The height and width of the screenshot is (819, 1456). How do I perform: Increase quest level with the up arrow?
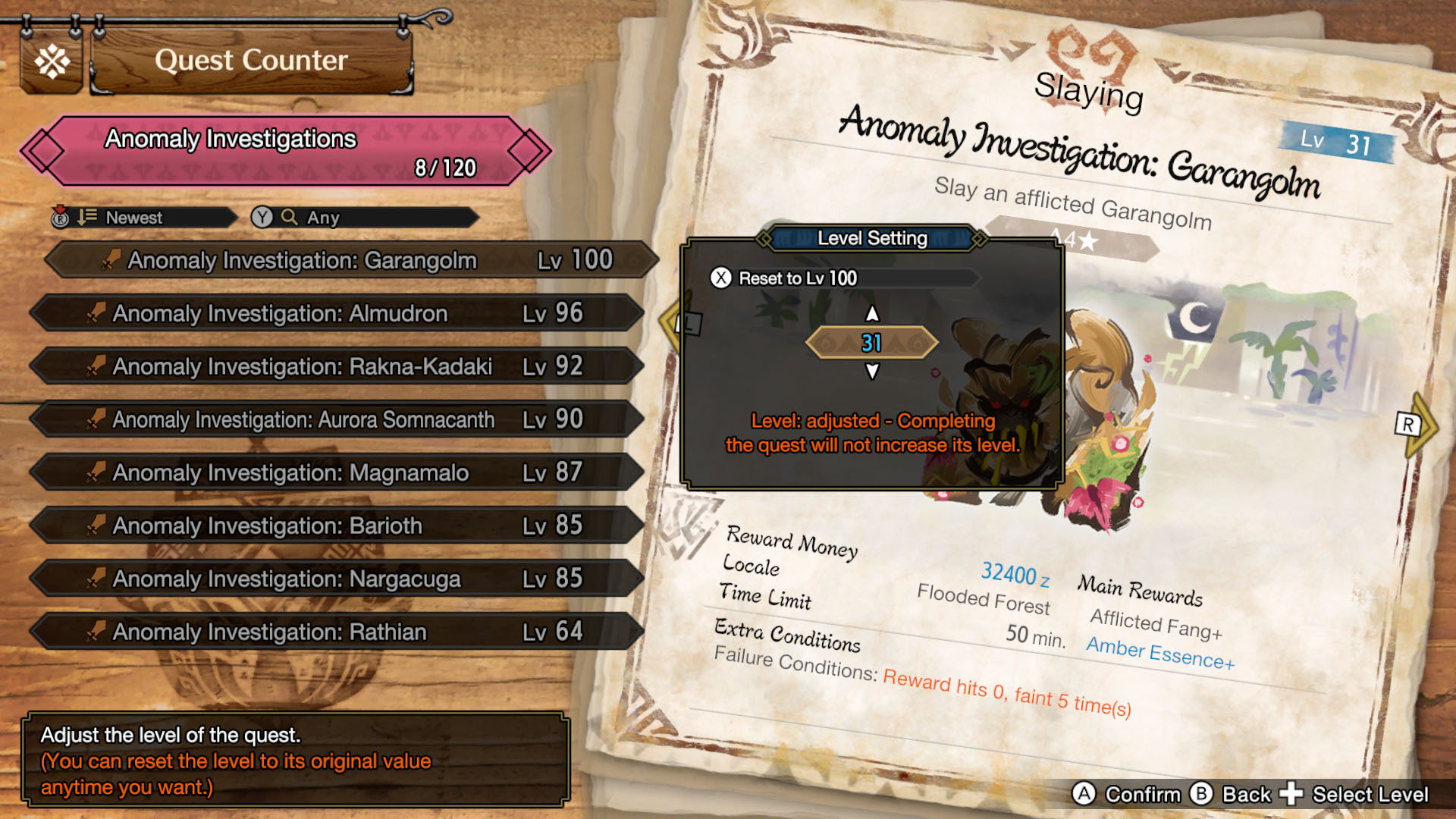(872, 313)
